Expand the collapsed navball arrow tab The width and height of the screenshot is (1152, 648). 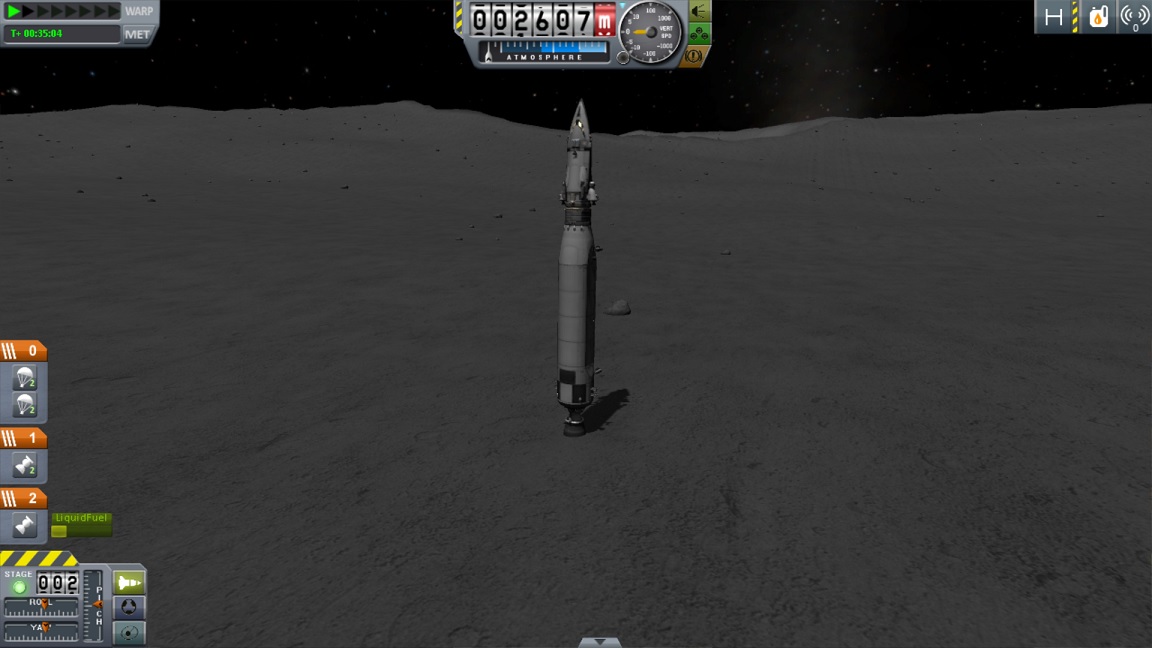[600, 642]
